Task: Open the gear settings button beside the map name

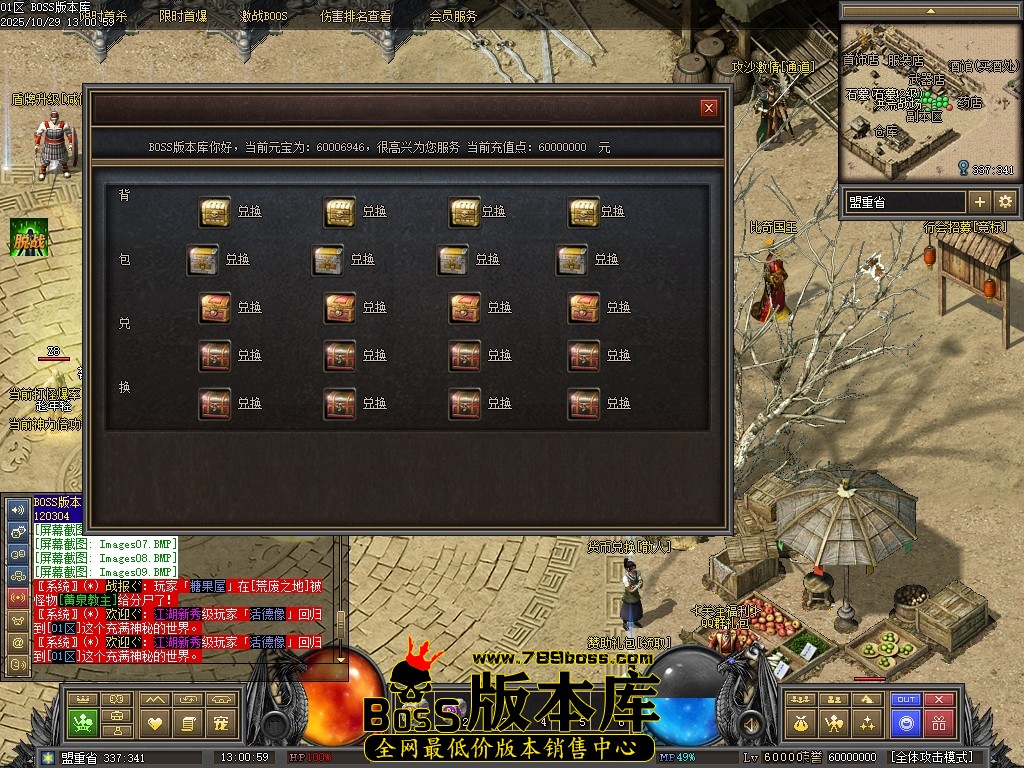Action: click(x=1005, y=202)
